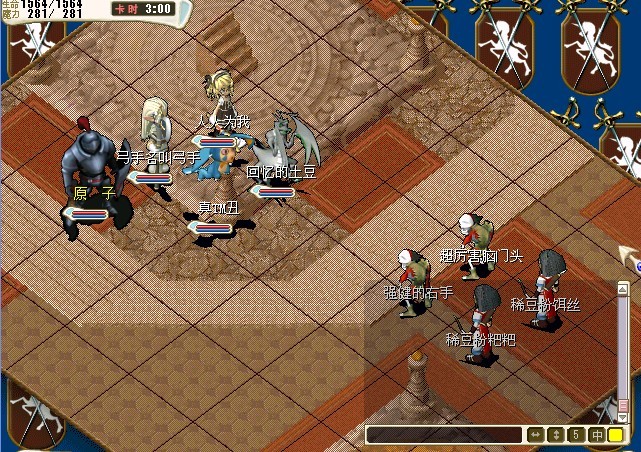Click the chat scrollbar up arrow
The width and height of the screenshot is (641, 452).
click(622, 288)
